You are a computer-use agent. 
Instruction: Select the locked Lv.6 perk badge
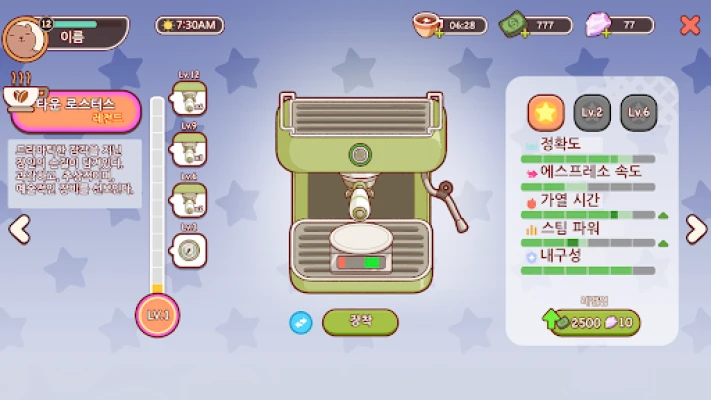tap(639, 112)
